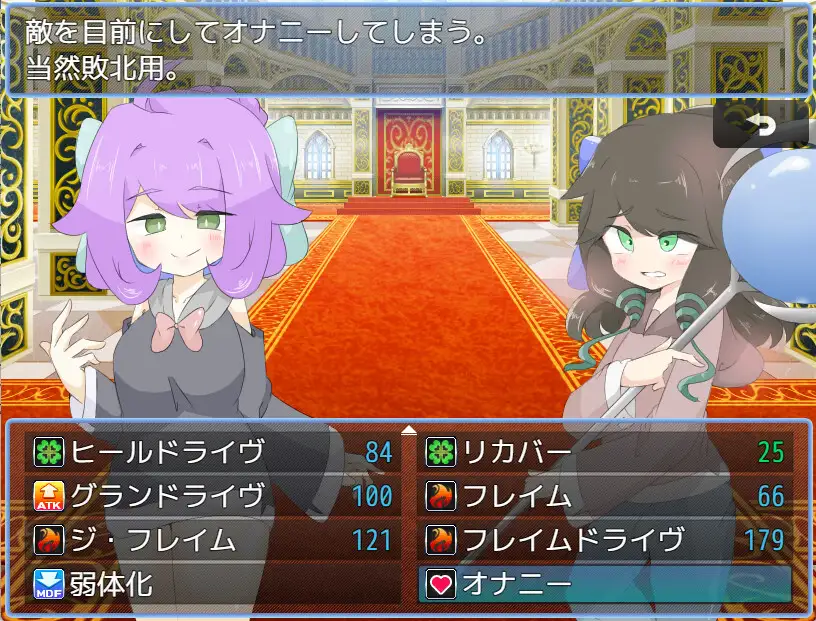This screenshot has width=816, height=621.
Task: Select the フレイムドライヴ skill
Action: pyautogui.click(x=605, y=540)
